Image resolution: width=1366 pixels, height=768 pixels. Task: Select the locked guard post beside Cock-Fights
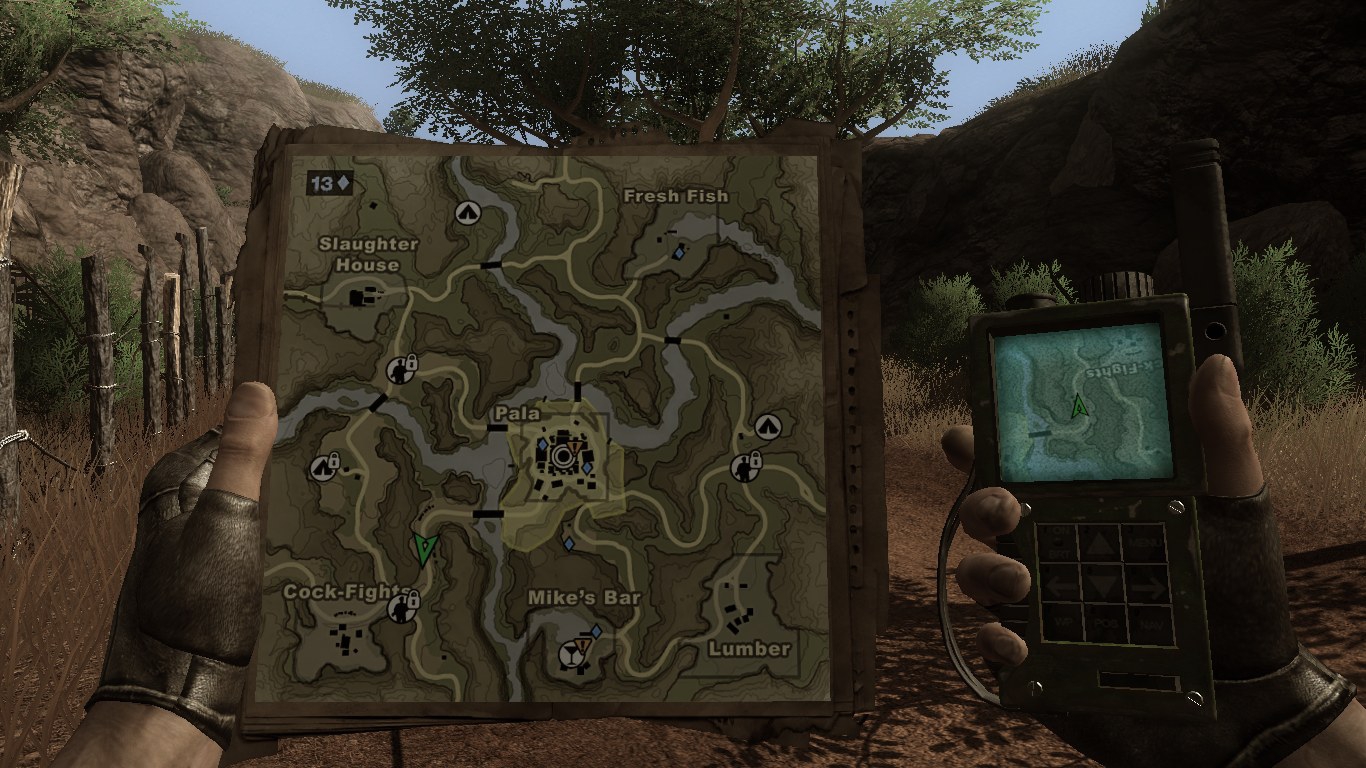[x=404, y=607]
